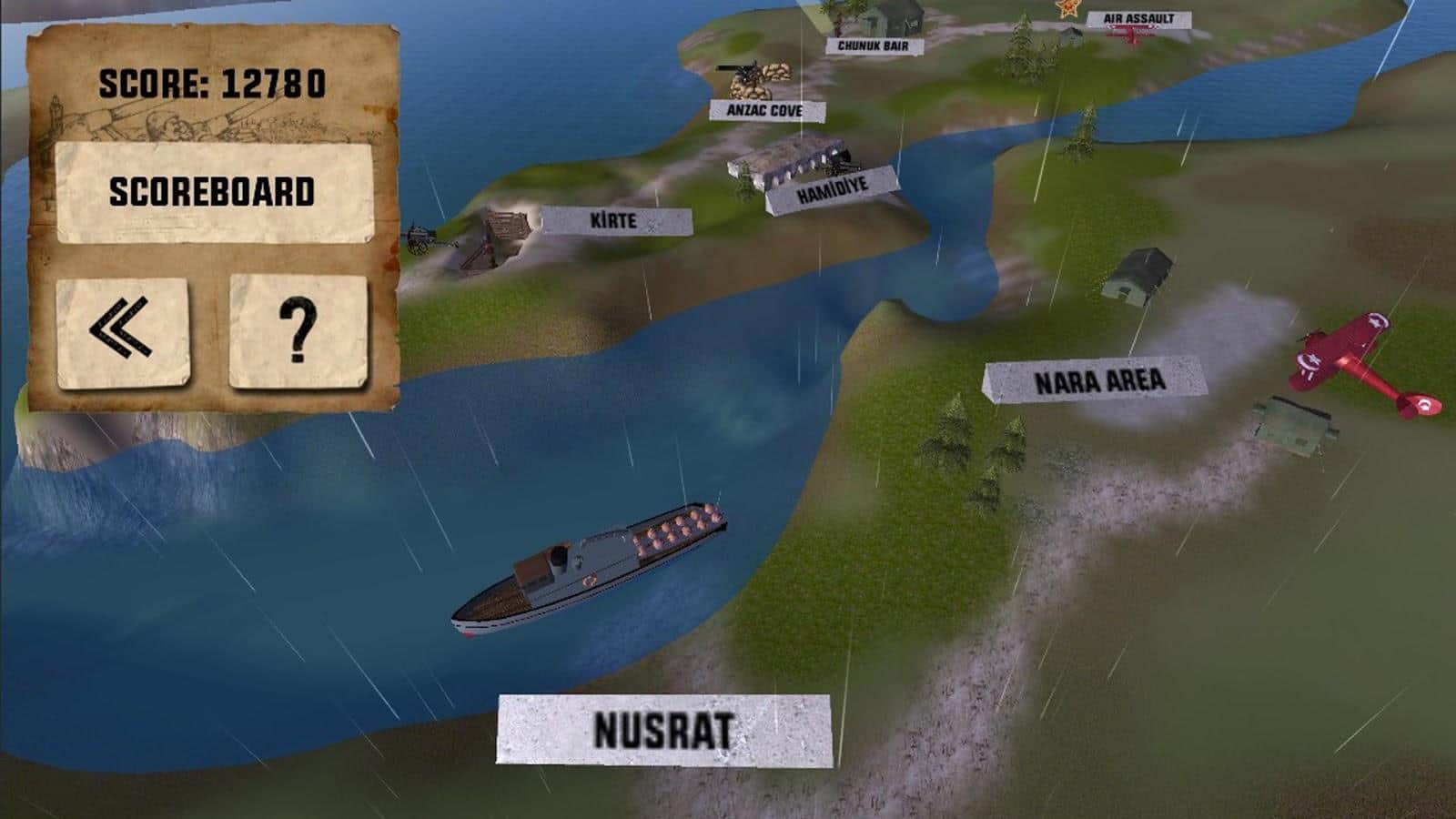Viewport: 1456px width, 819px height.
Task: Select the Nusrat mission label
Action: point(663,730)
